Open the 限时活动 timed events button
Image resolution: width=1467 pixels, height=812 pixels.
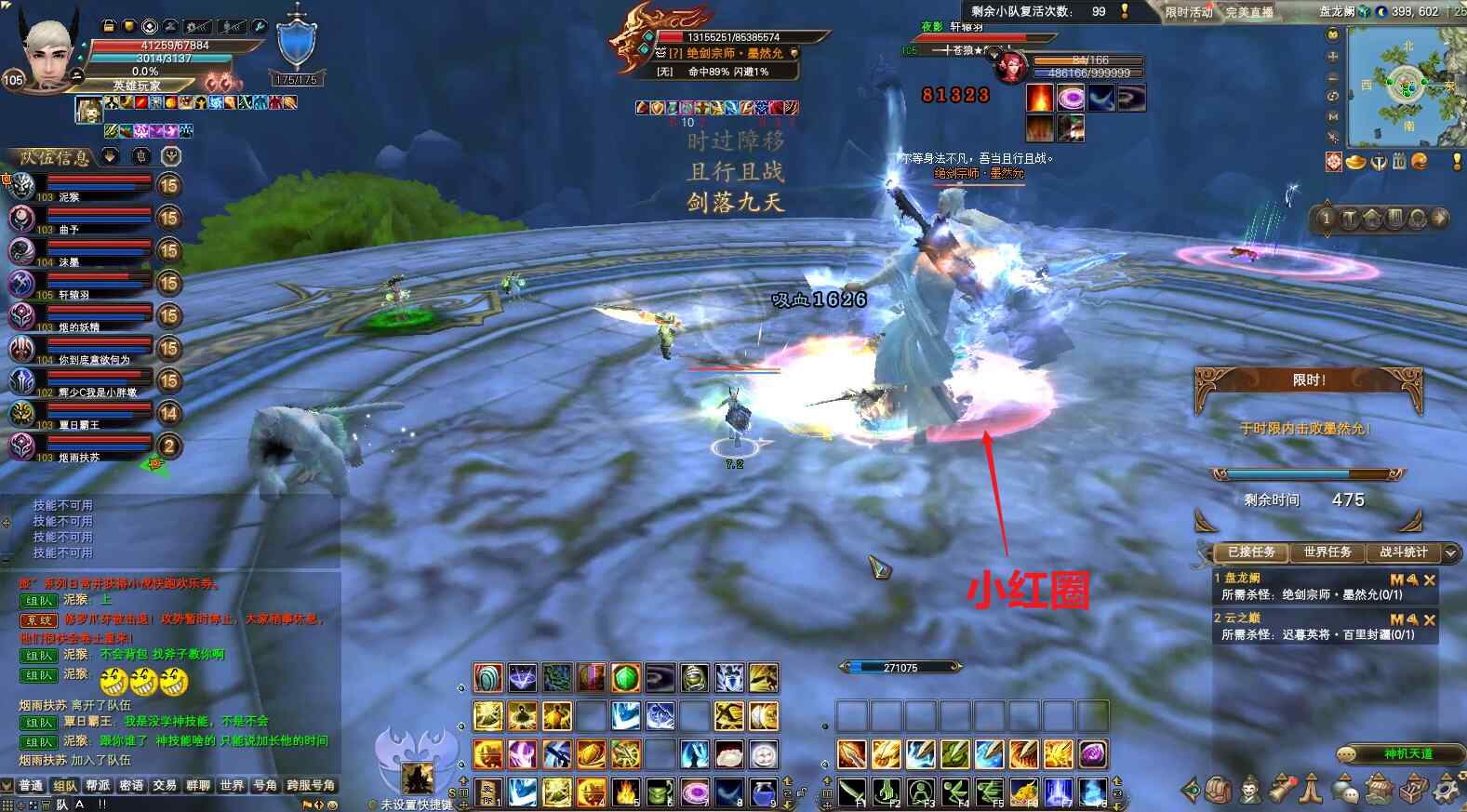(1189, 12)
